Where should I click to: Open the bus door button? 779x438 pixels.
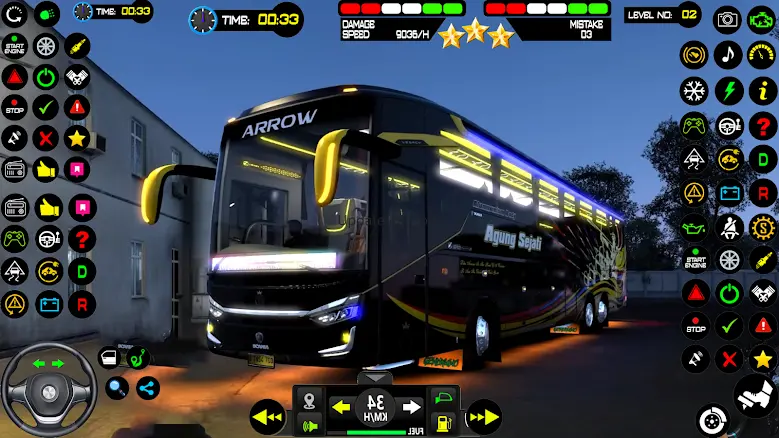coord(109,358)
